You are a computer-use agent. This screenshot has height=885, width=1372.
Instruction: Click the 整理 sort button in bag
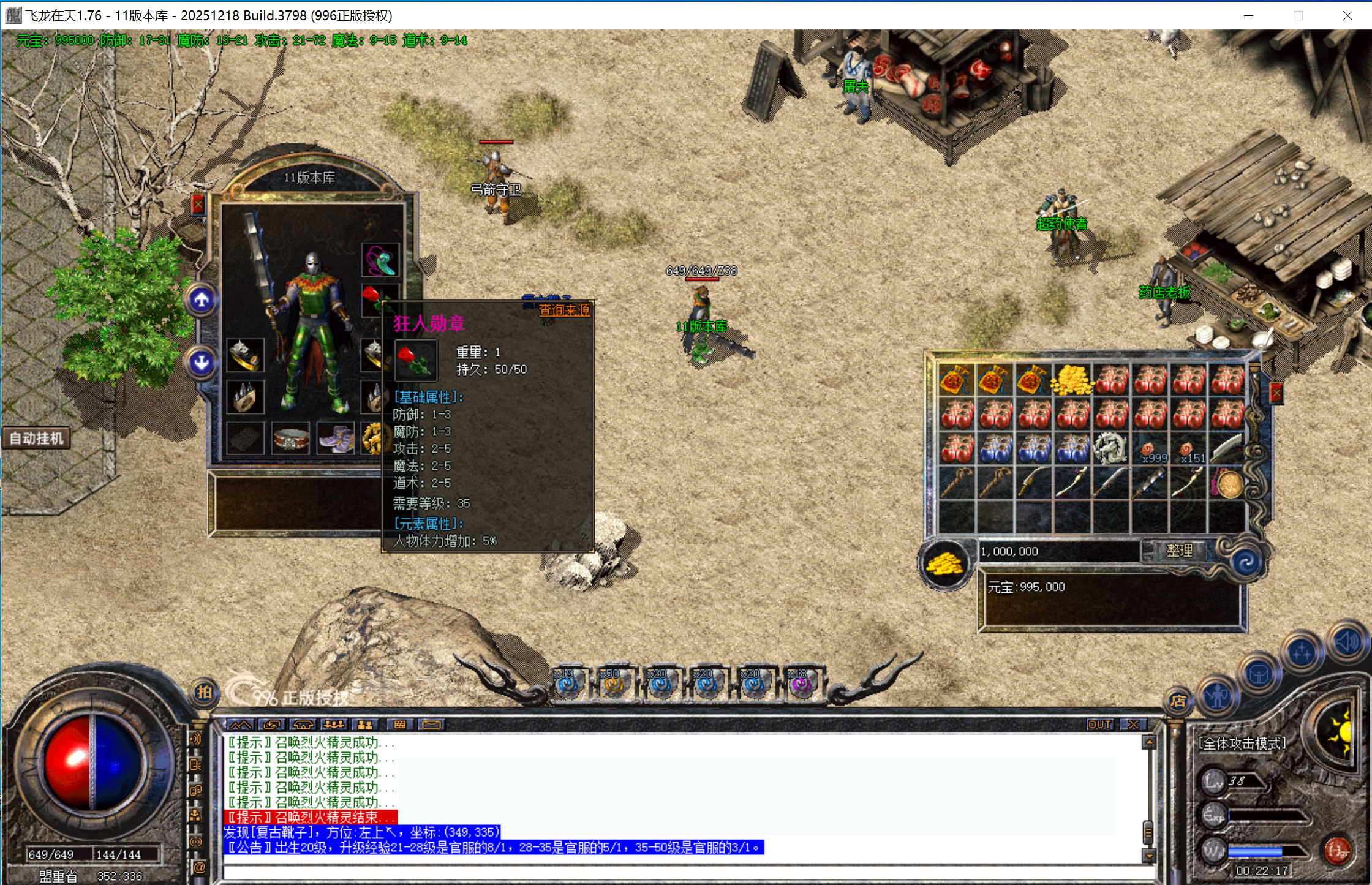pyautogui.click(x=1179, y=551)
